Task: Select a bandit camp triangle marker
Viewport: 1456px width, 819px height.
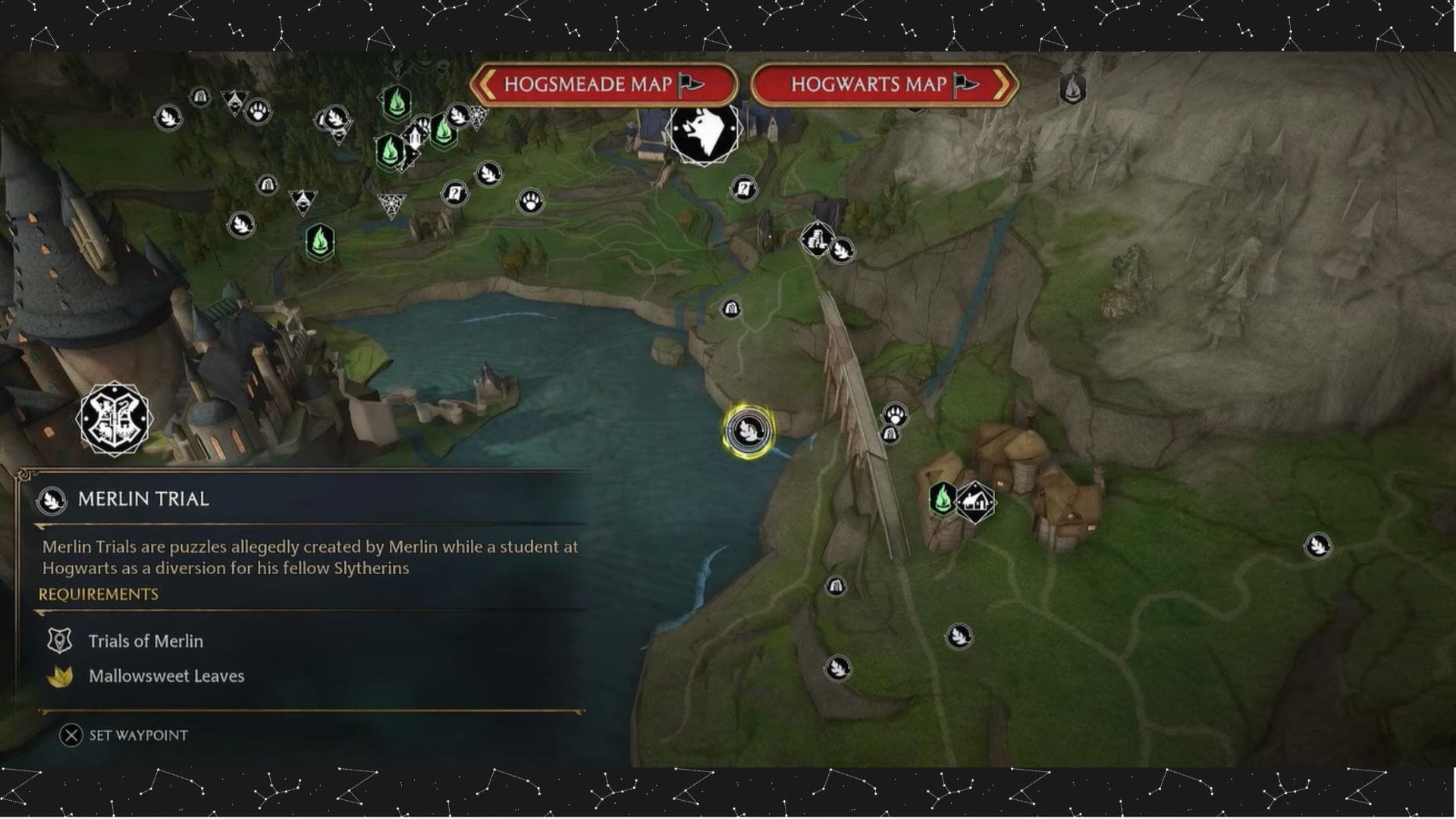Action: [x=303, y=202]
